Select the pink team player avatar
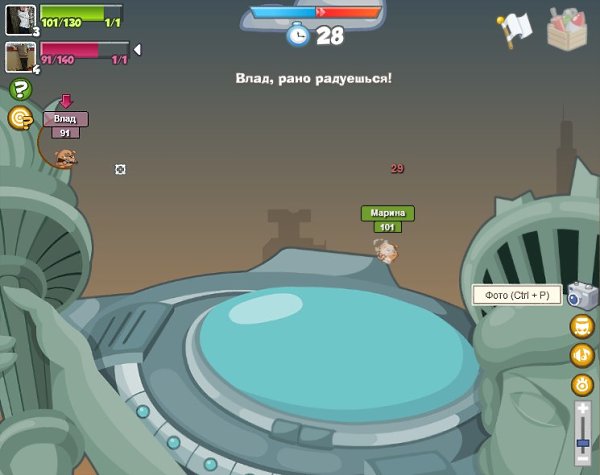The width and height of the screenshot is (600, 475). click(x=20, y=56)
